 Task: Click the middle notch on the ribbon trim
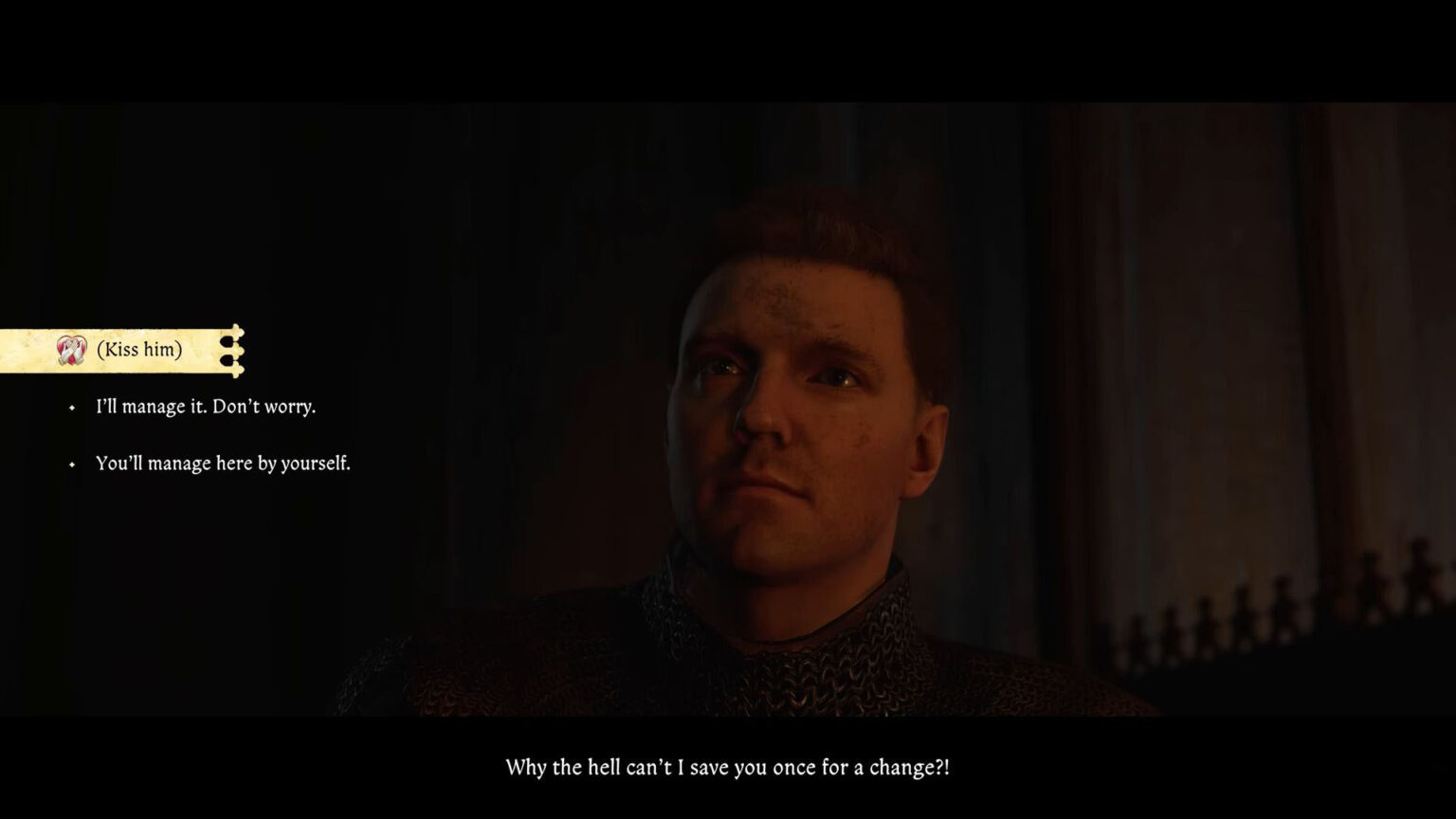239,351
